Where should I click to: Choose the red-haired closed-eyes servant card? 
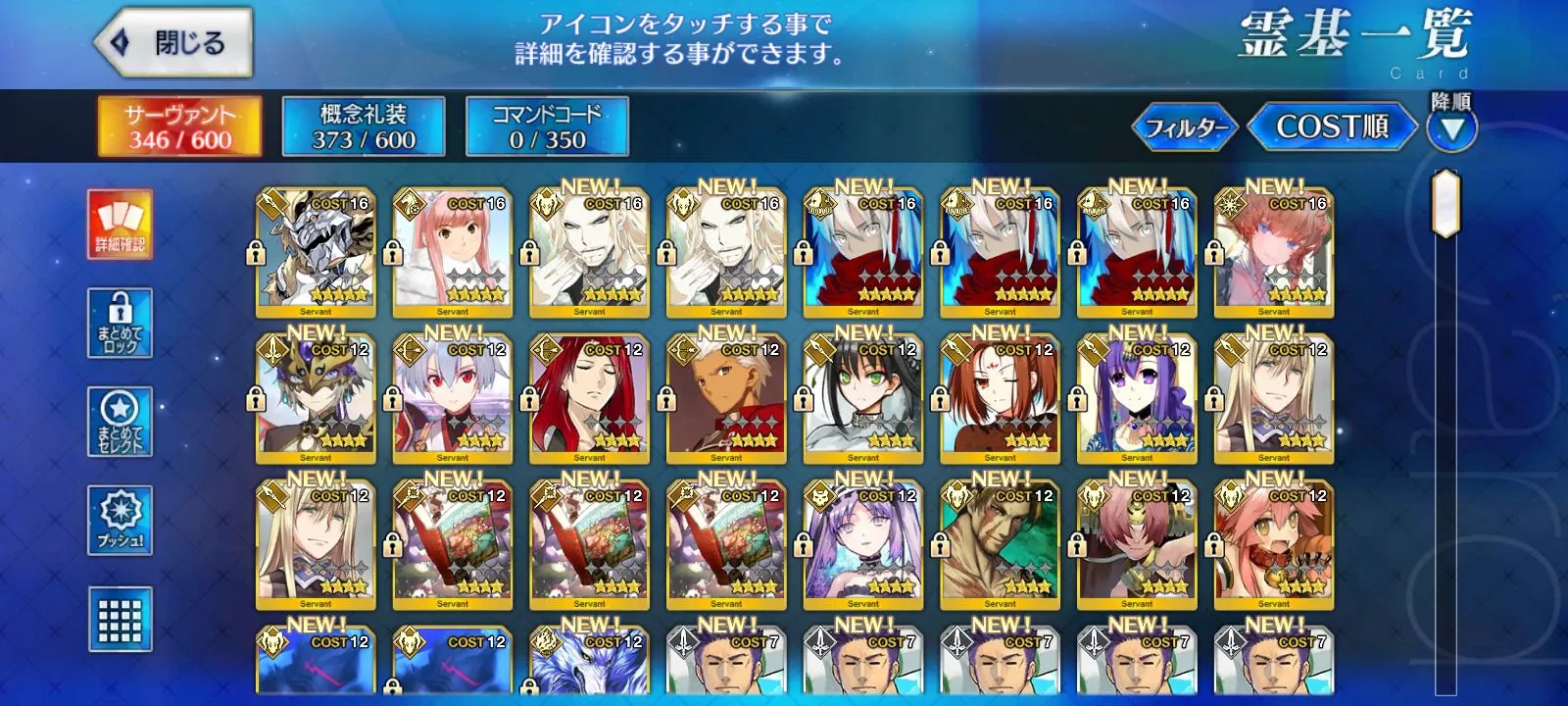pyautogui.click(x=589, y=399)
